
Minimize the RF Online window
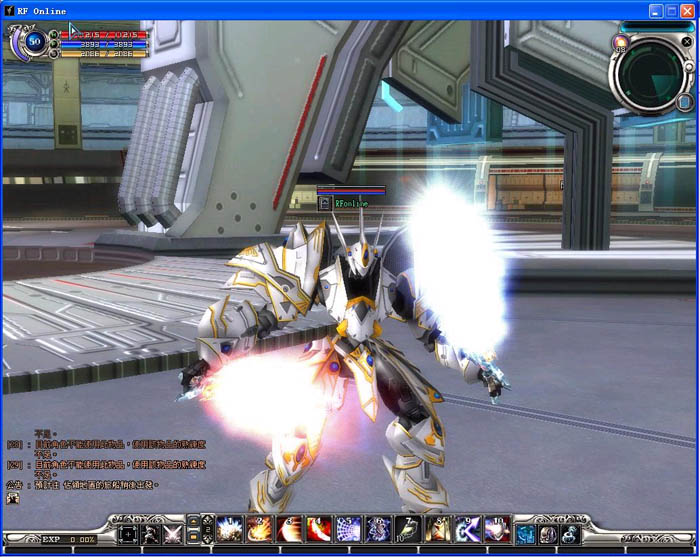tap(655, 10)
